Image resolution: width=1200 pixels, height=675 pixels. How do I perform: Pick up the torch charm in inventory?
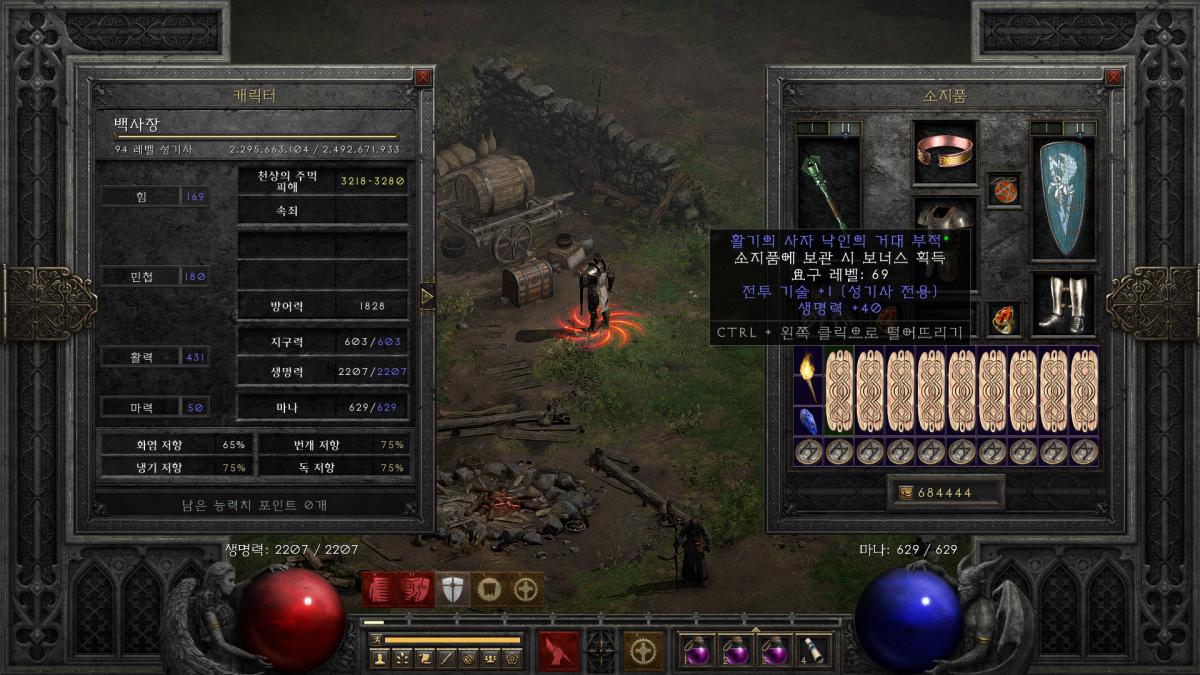coord(808,376)
